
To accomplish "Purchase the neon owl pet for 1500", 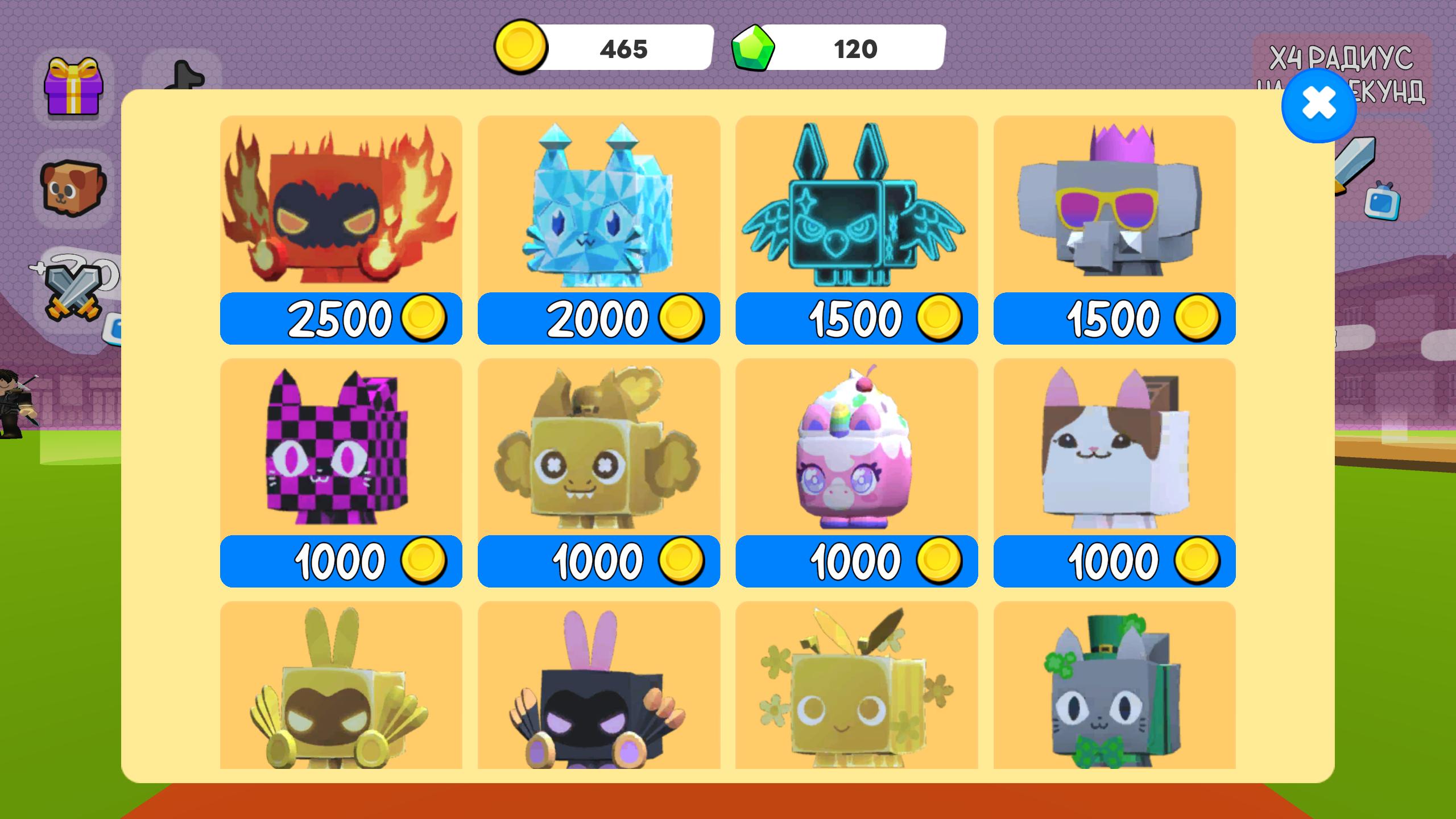I will pyautogui.click(x=856, y=318).
